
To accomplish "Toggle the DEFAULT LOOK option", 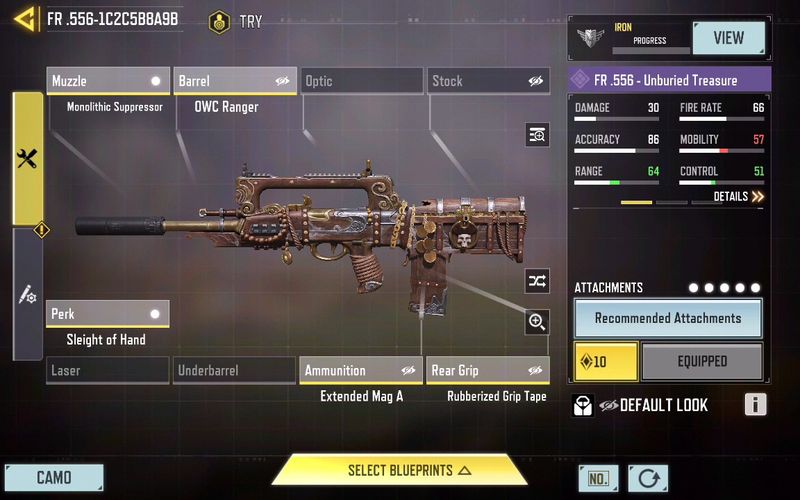I will [653, 405].
